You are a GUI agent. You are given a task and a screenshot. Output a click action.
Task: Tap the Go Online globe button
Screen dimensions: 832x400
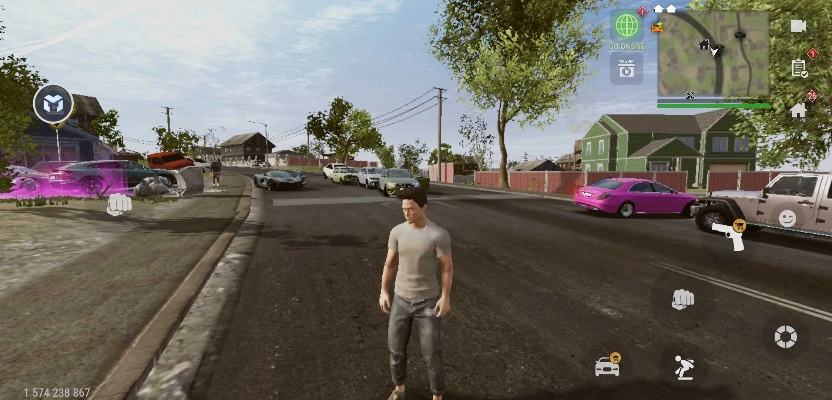[627, 26]
